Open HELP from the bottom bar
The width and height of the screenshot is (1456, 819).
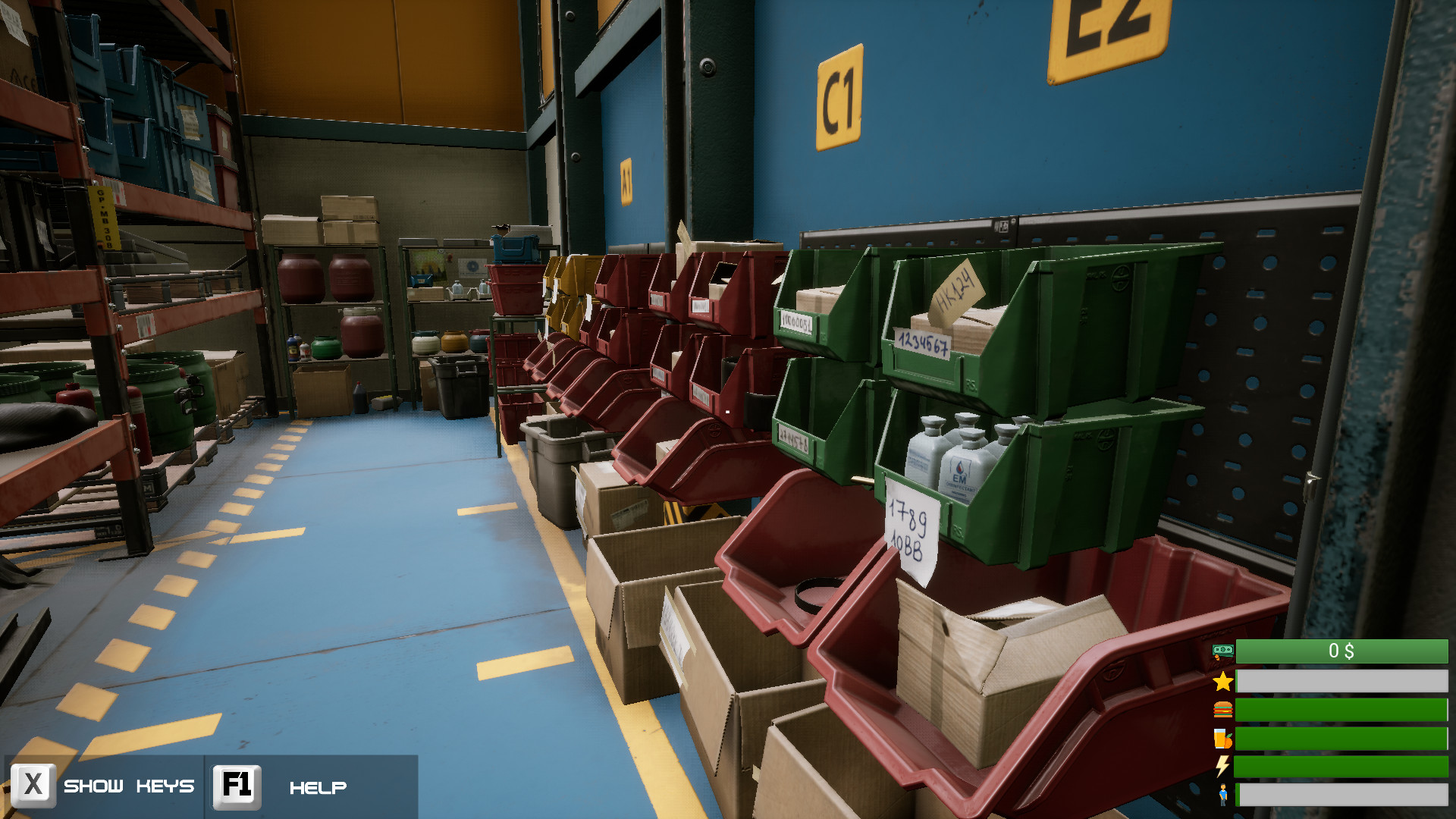[318, 786]
